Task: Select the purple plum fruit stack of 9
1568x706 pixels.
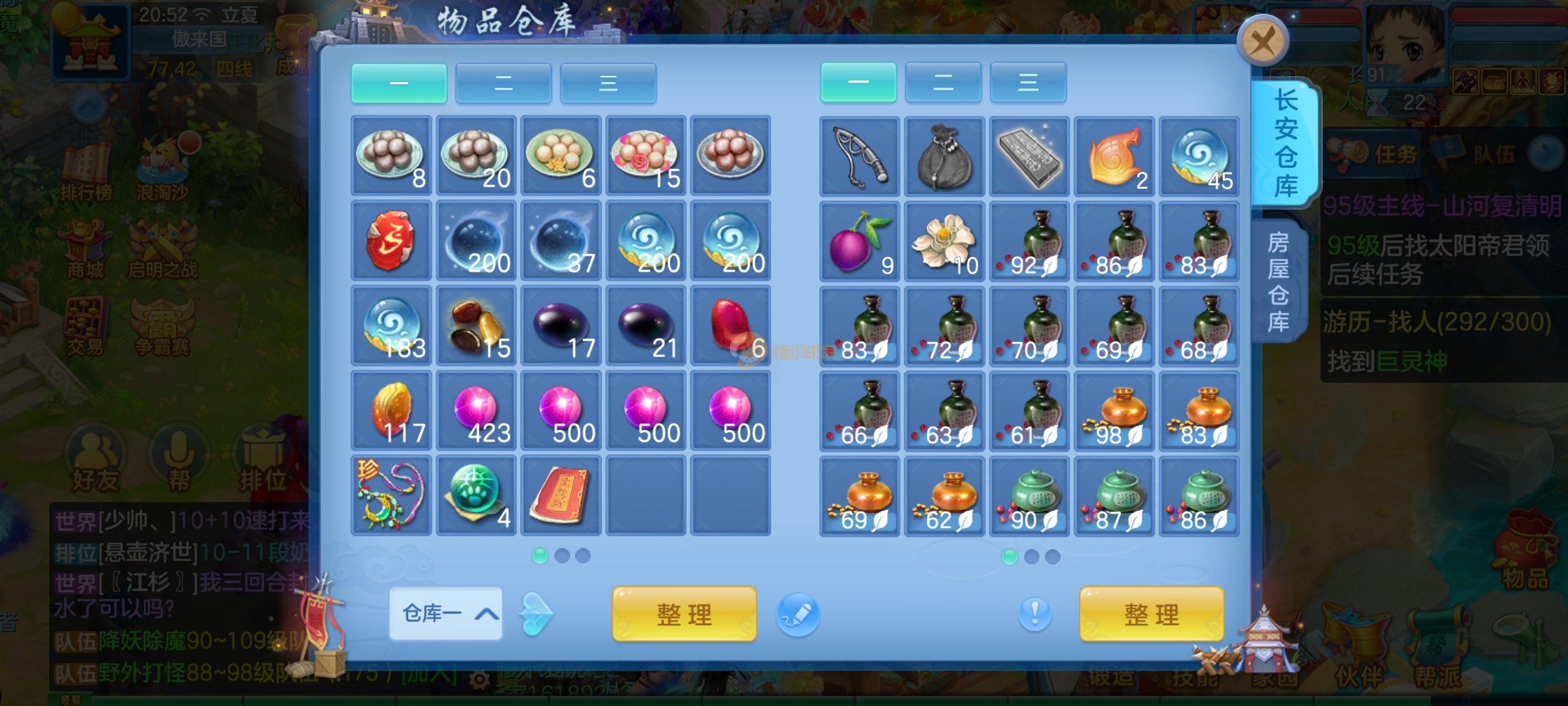Action: pos(859,241)
